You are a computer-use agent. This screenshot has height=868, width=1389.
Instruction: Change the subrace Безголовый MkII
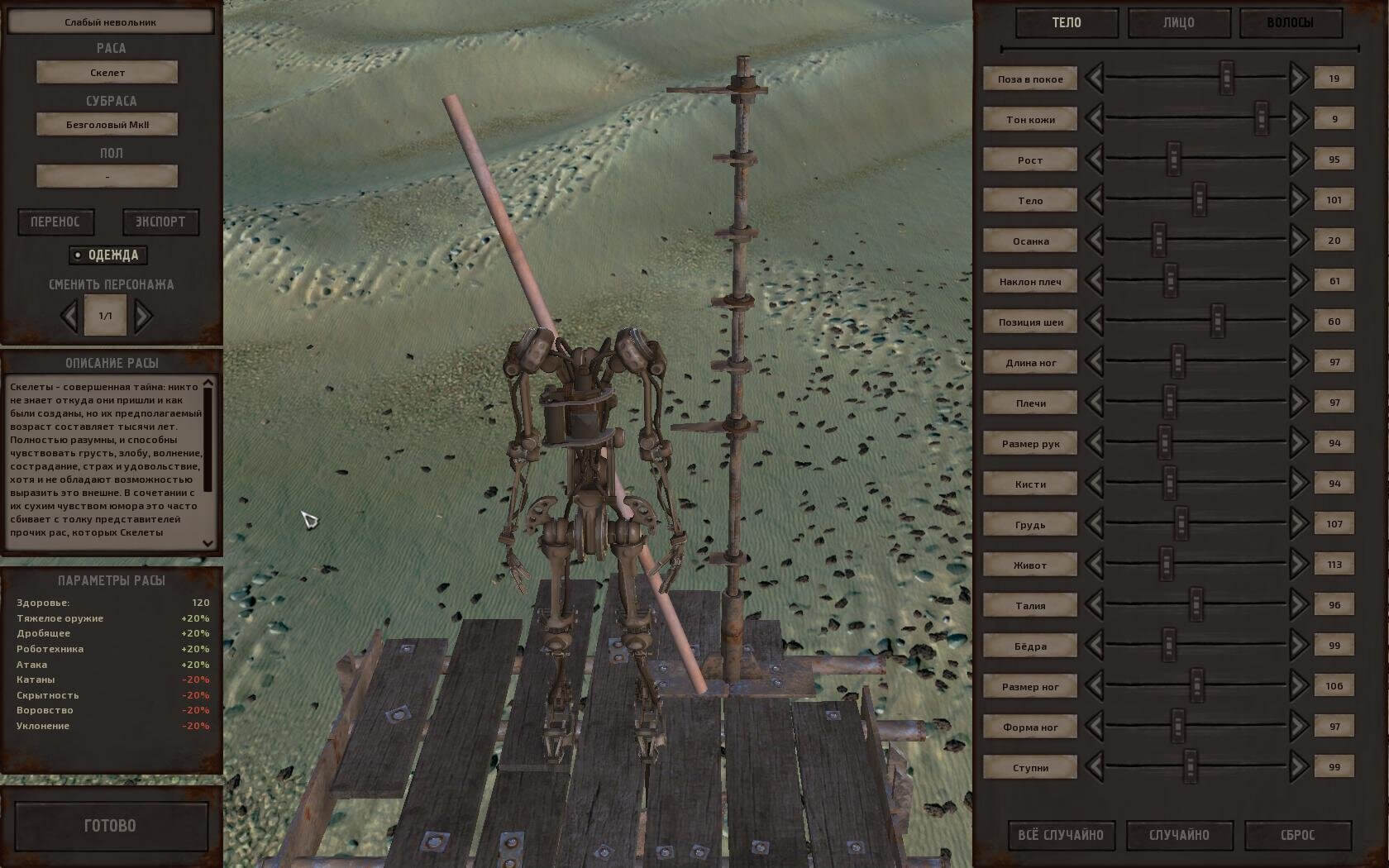pos(107,125)
